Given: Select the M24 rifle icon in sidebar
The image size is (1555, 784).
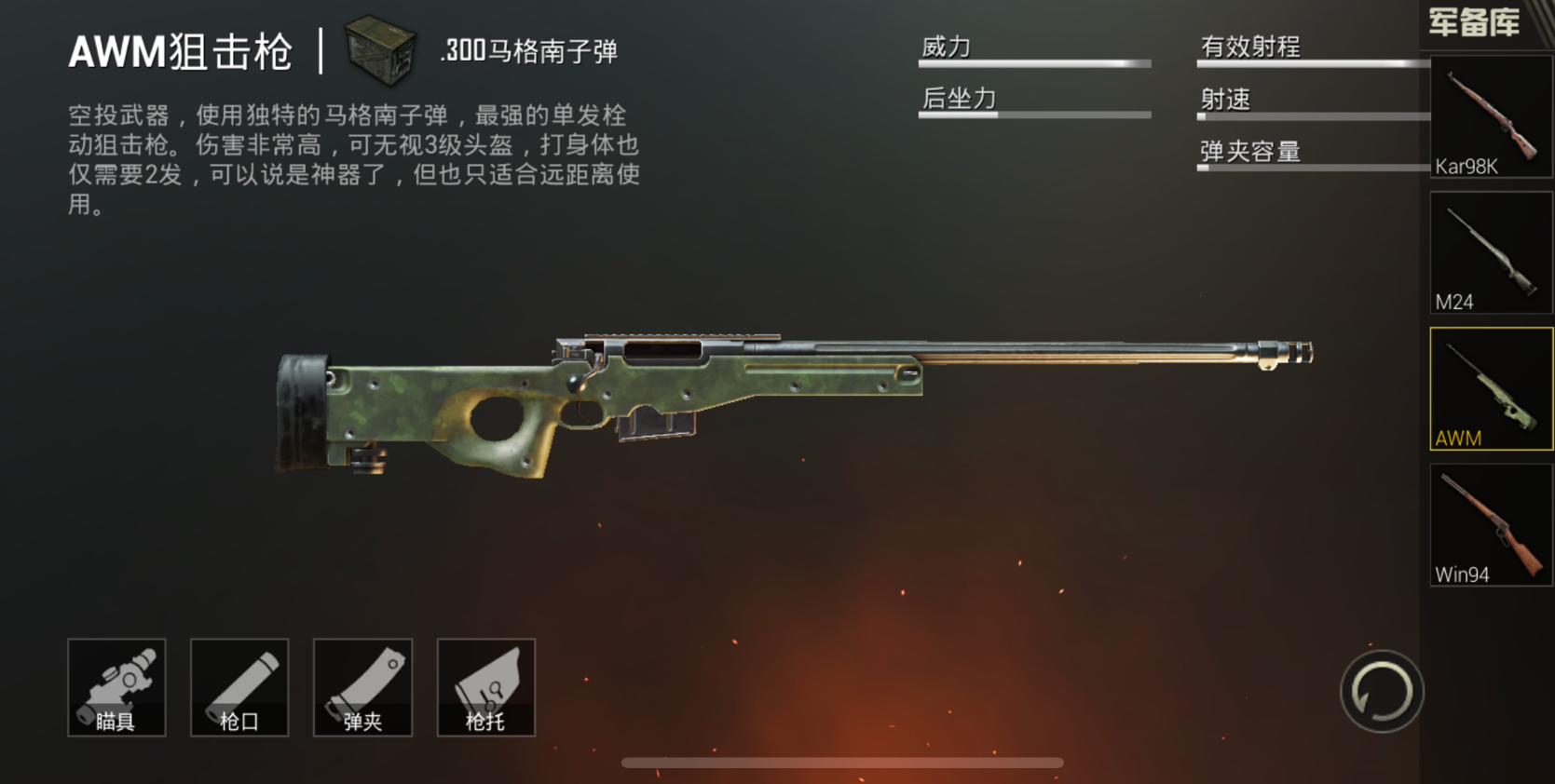Looking at the screenshot, I should pos(1488,251).
